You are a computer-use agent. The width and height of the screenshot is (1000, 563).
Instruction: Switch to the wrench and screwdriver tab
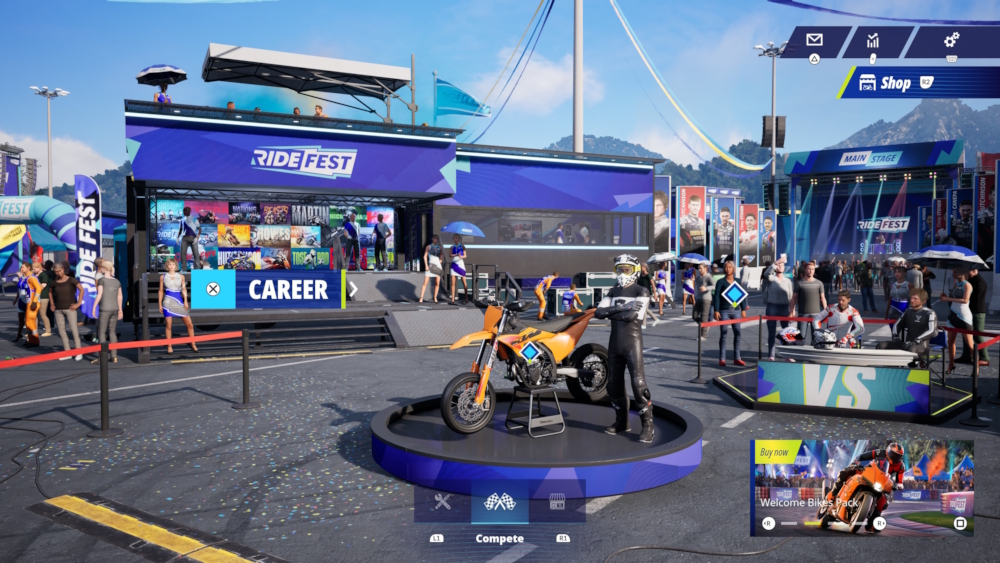442,502
